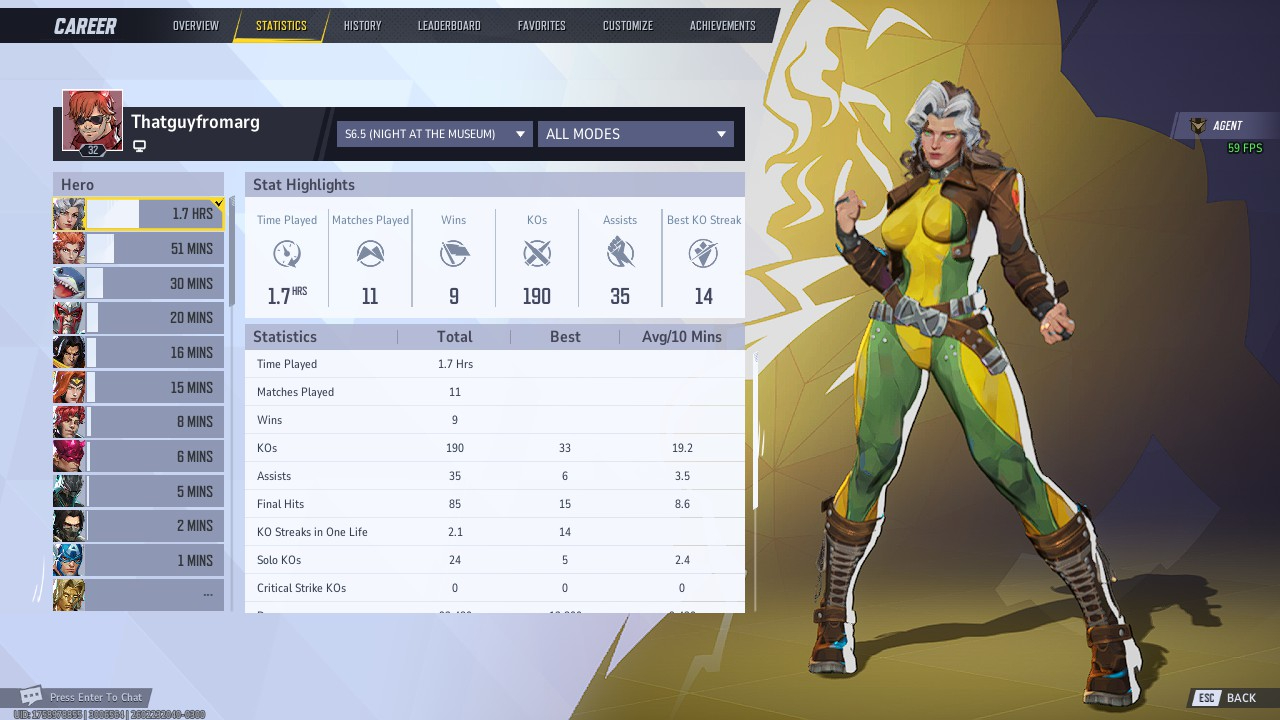Click the Thatguyfromarg player avatar
The image size is (1280, 720).
click(92, 120)
